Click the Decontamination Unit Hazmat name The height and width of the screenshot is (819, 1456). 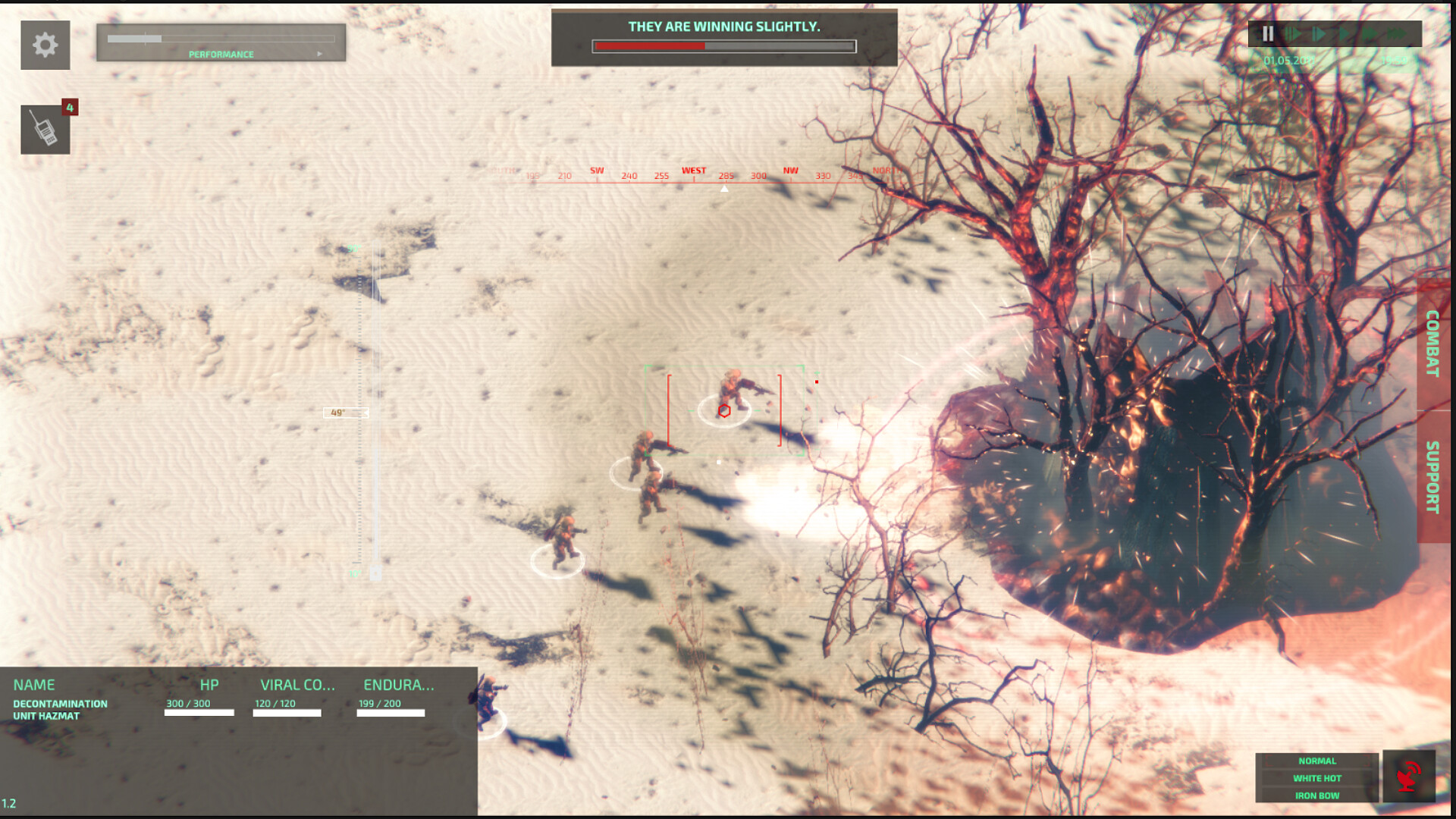point(61,709)
